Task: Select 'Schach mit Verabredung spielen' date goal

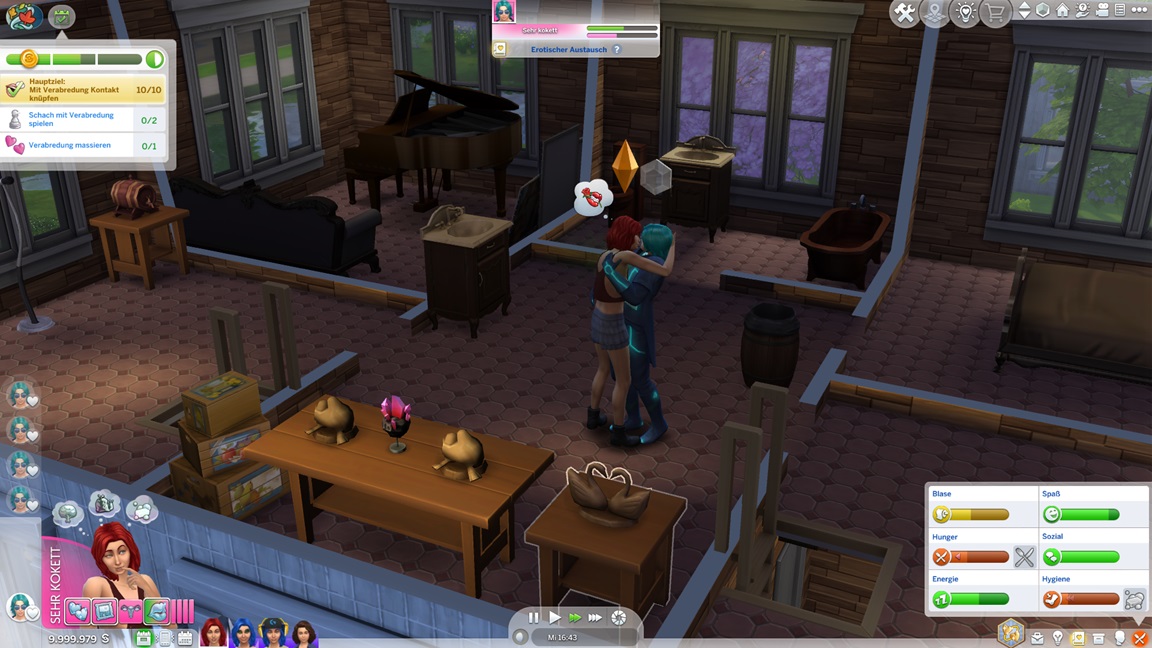Action: tap(72, 119)
